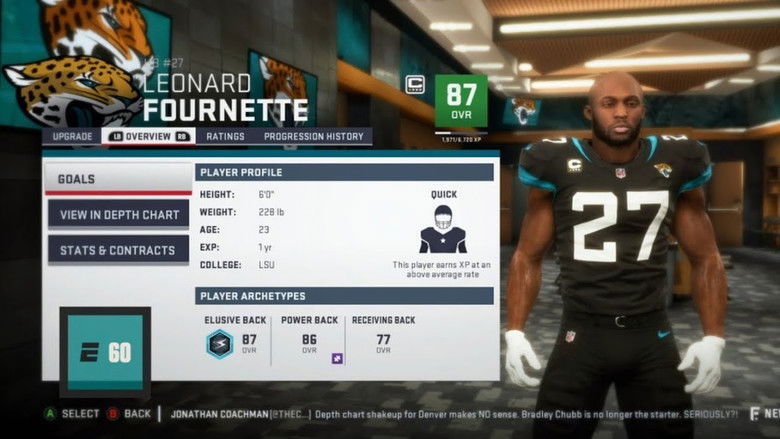Pick the Receiving Back archetype
The image size is (780, 439).
point(383,338)
